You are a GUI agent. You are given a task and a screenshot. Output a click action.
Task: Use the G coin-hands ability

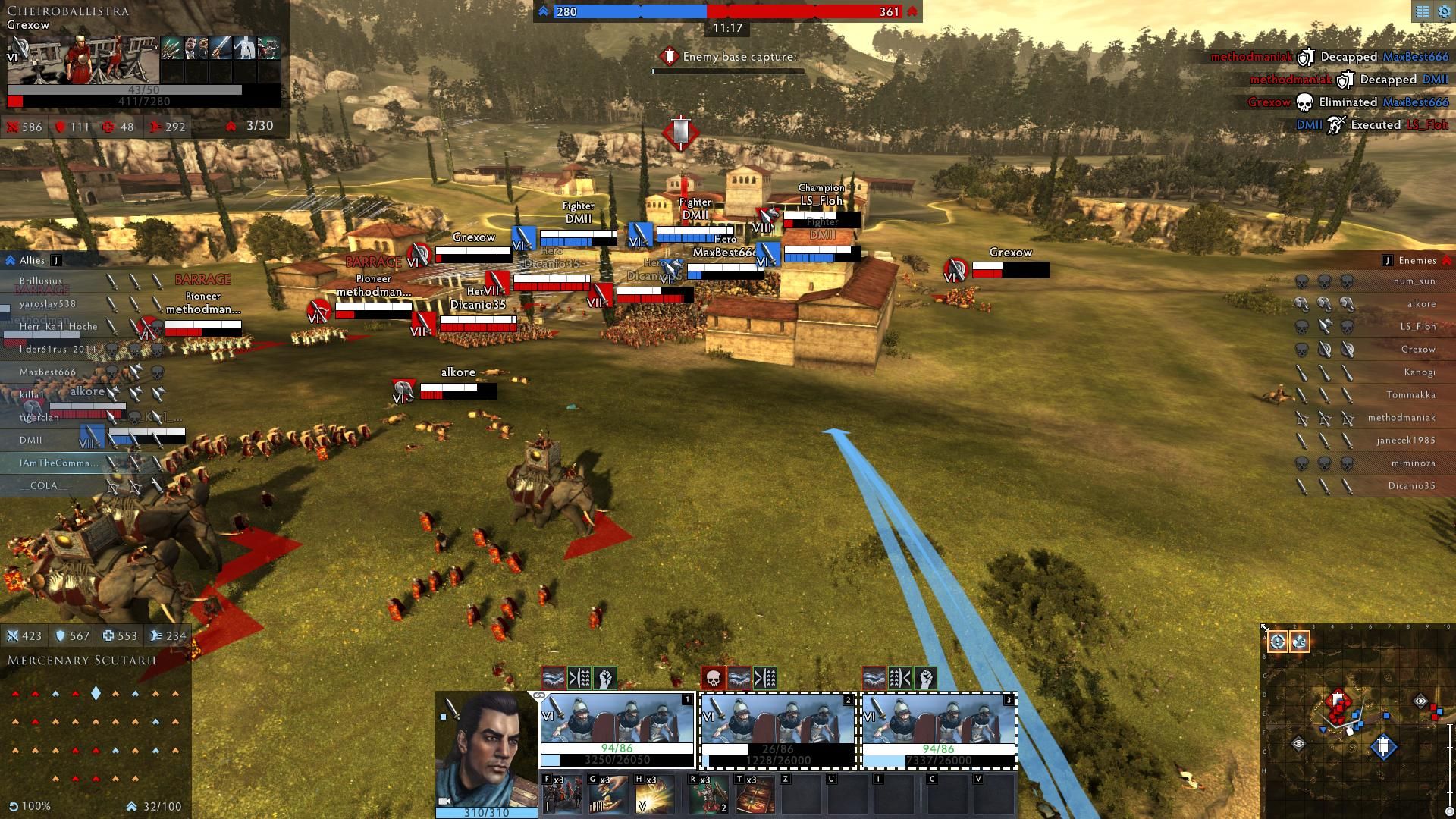pyautogui.click(x=608, y=793)
